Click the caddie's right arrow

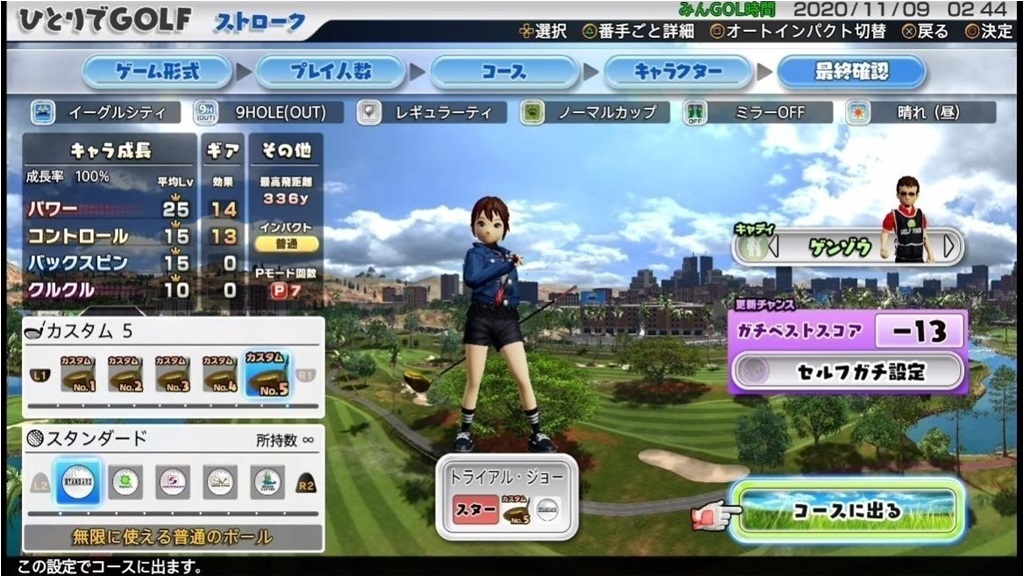(950, 245)
